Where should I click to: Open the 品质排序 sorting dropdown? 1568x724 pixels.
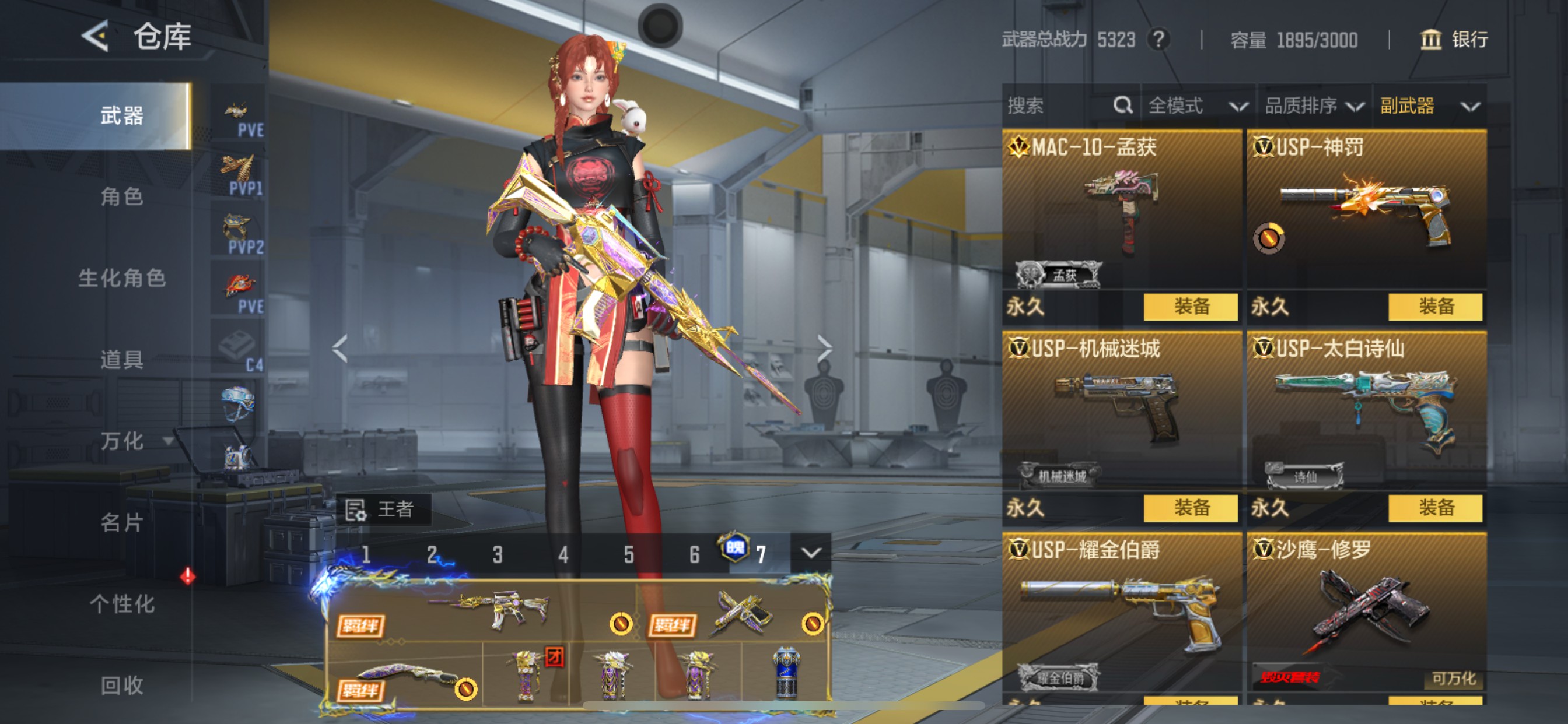1308,106
